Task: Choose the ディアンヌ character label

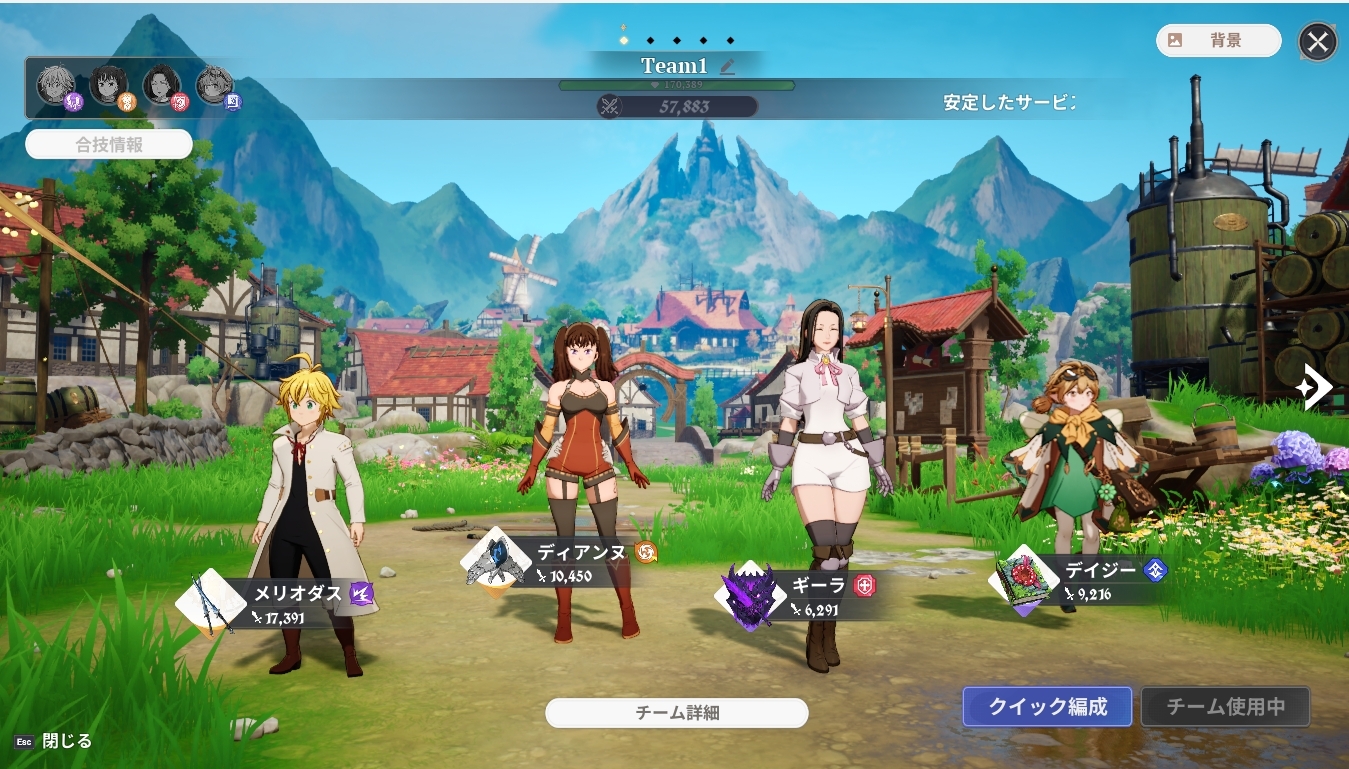Action: pyautogui.click(x=581, y=552)
